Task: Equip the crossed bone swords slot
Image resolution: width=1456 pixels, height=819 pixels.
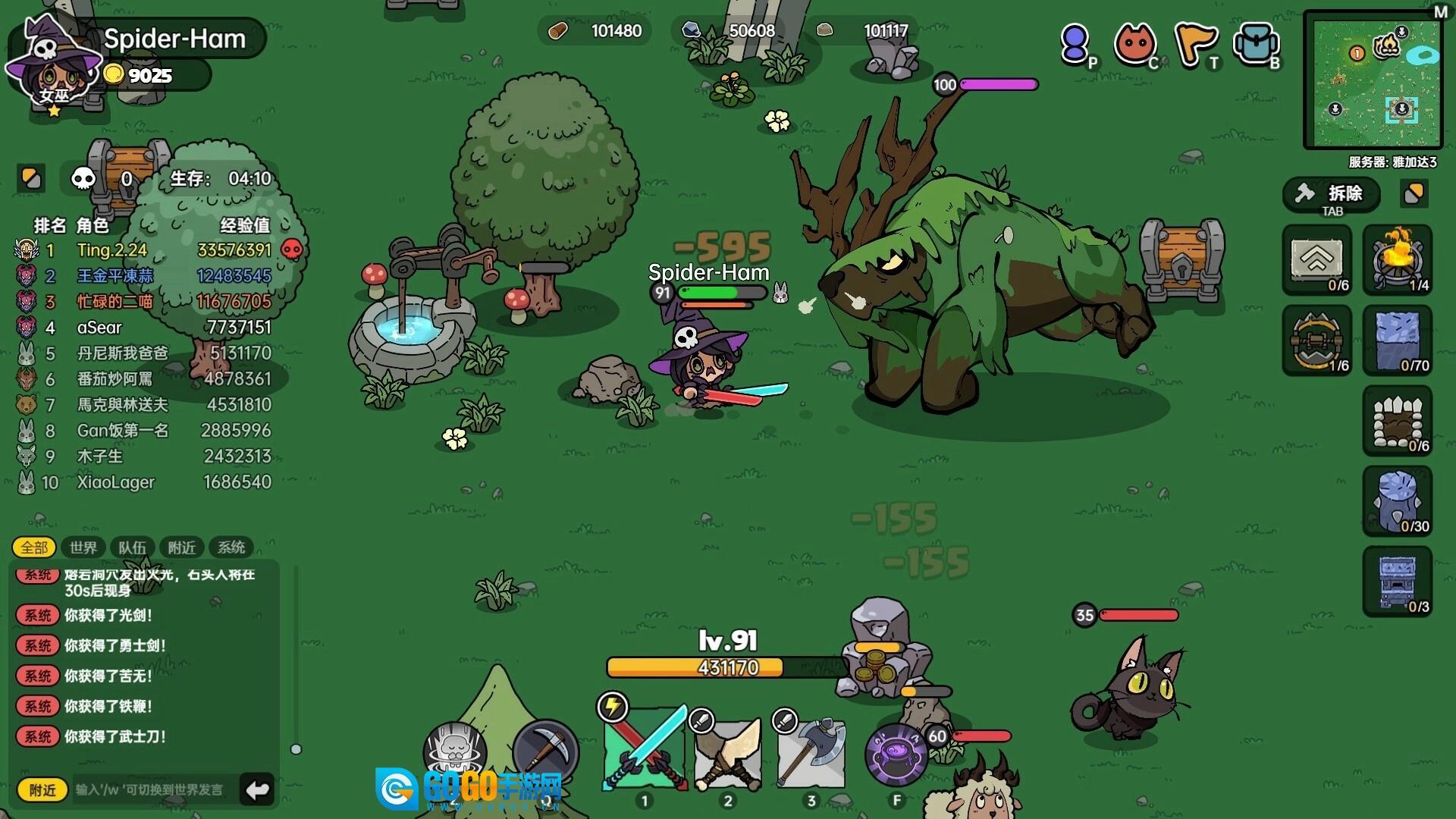Action: (727, 752)
